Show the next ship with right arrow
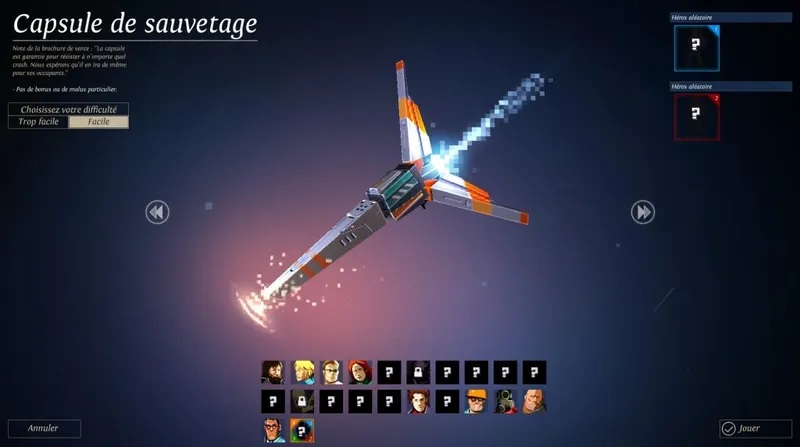 pos(643,212)
